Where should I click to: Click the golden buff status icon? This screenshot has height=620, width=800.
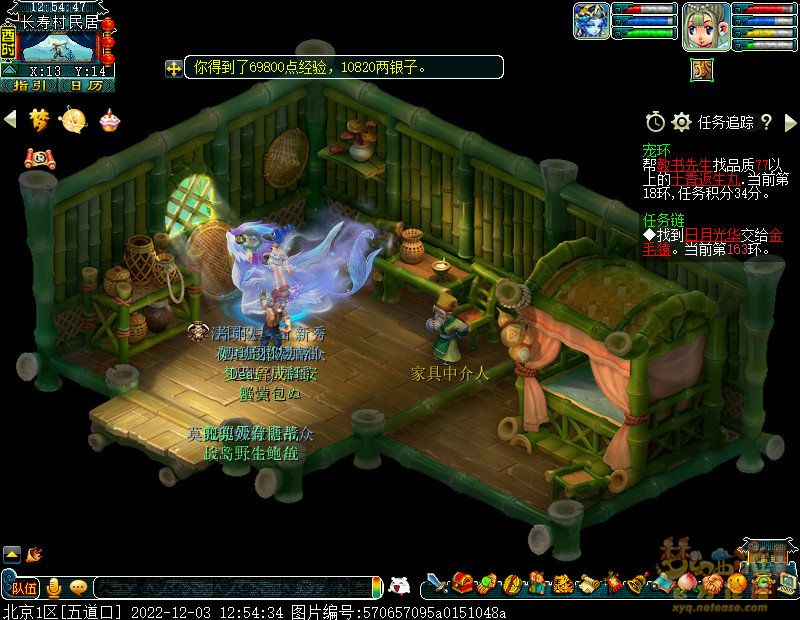pyautogui.click(x=700, y=69)
